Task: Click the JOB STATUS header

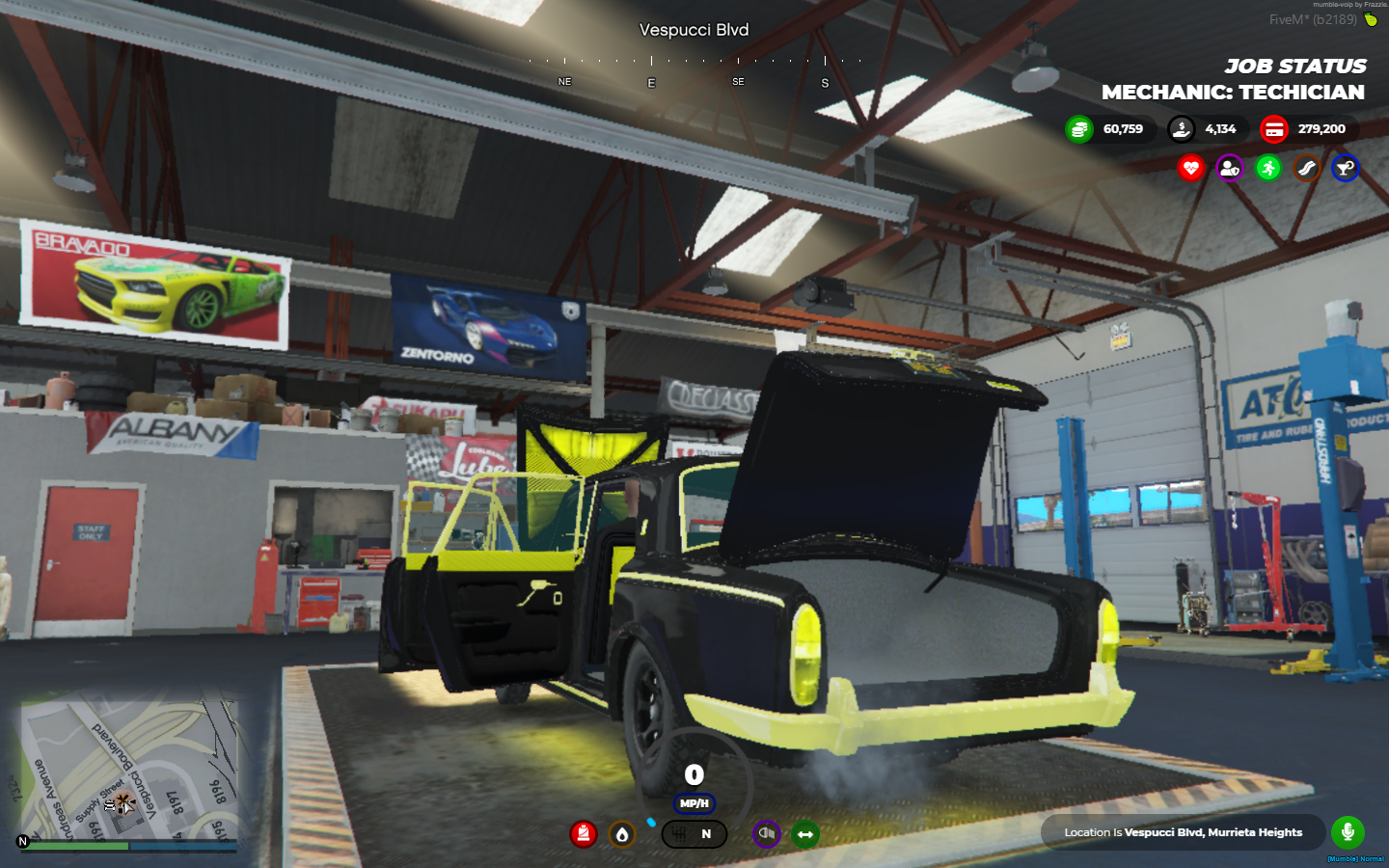Action: point(1295,66)
